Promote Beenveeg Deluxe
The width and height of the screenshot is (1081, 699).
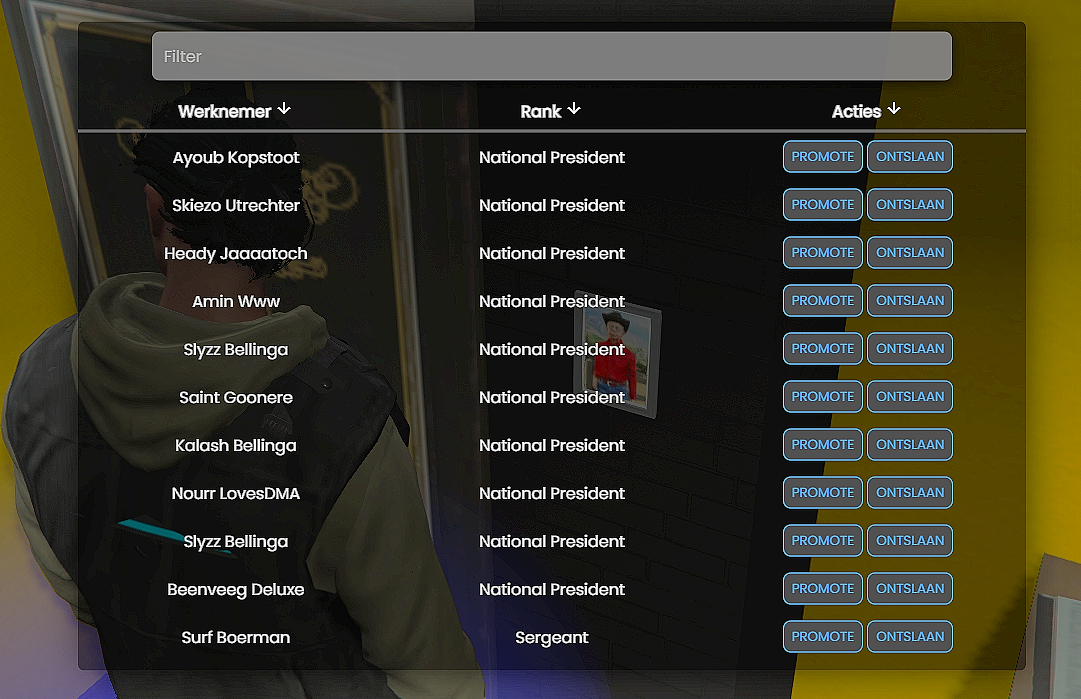coord(822,589)
